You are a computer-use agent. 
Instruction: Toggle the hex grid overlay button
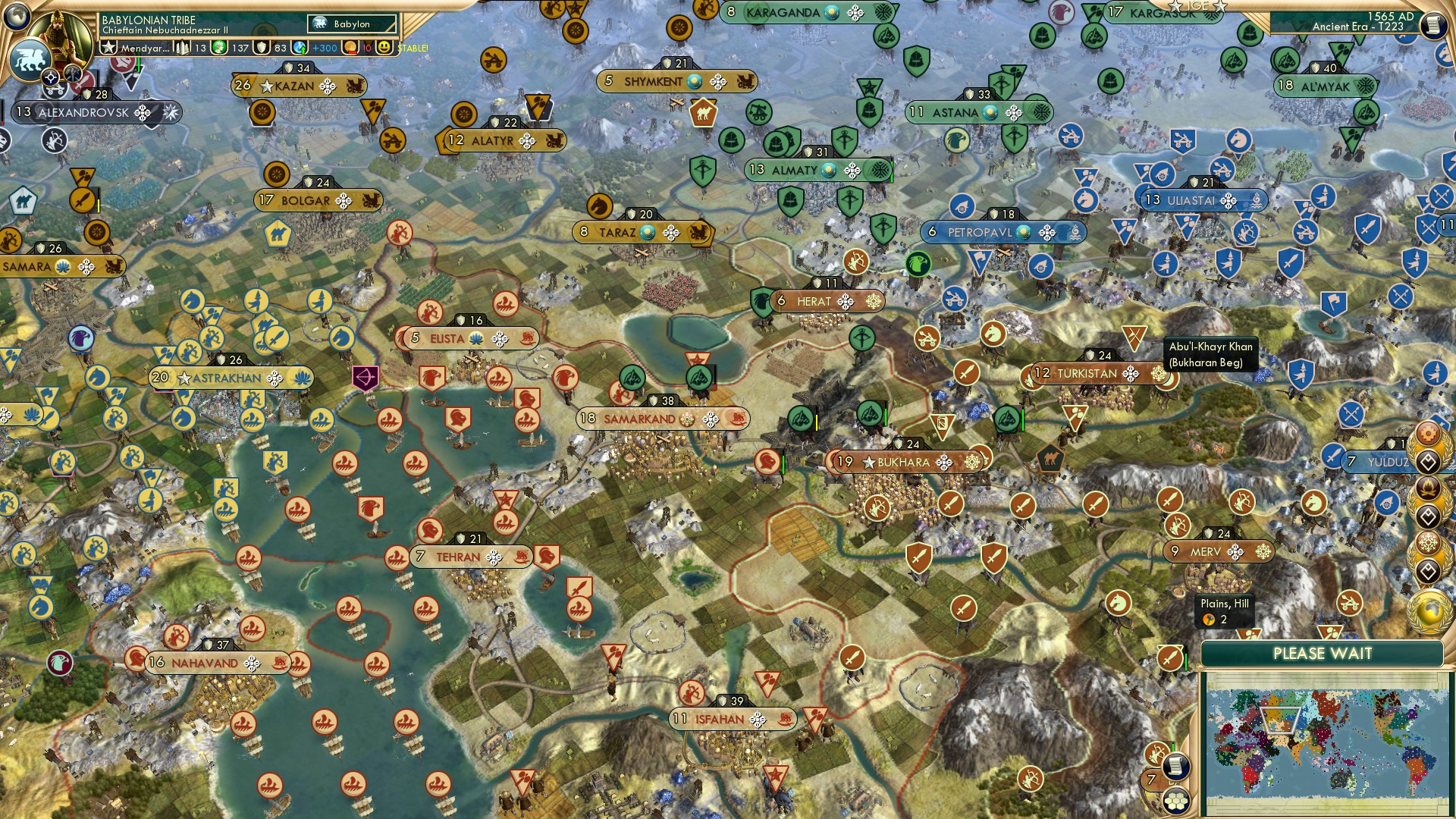click(x=1176, y=802)
